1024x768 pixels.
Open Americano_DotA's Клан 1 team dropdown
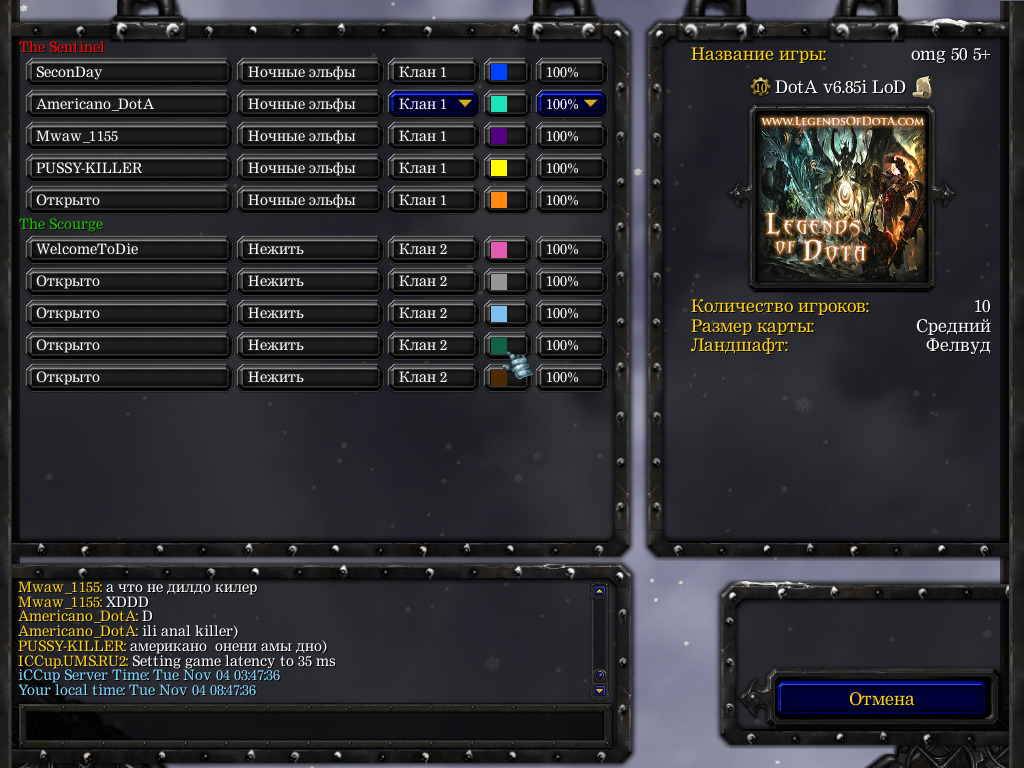[433, 104]
